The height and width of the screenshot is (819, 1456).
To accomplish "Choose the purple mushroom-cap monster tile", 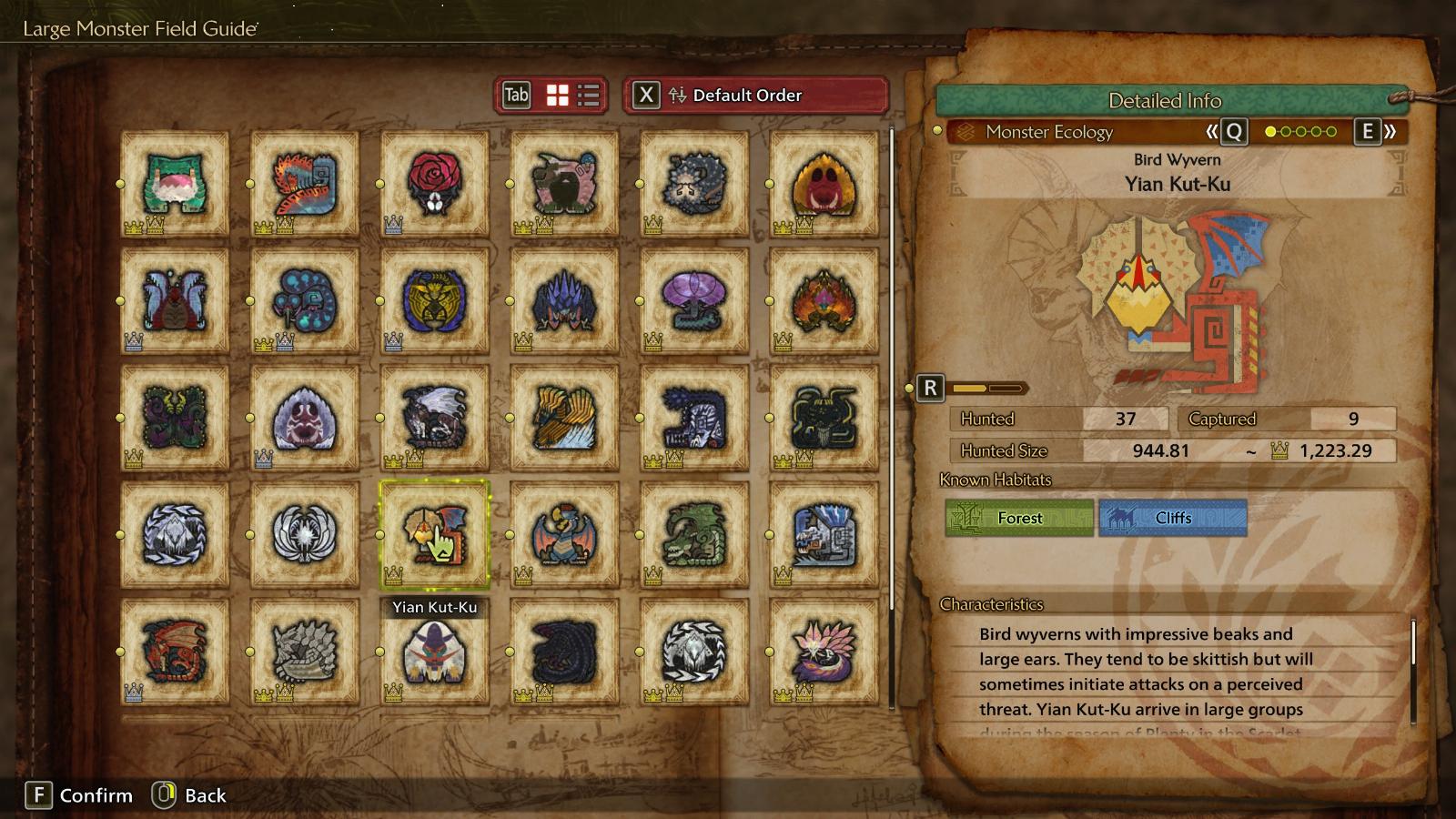I will (x=694, y=301).
